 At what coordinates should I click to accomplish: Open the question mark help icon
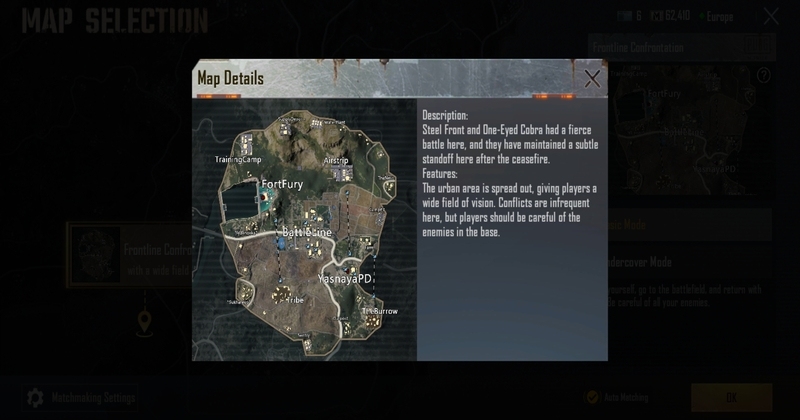pos(764,75)
